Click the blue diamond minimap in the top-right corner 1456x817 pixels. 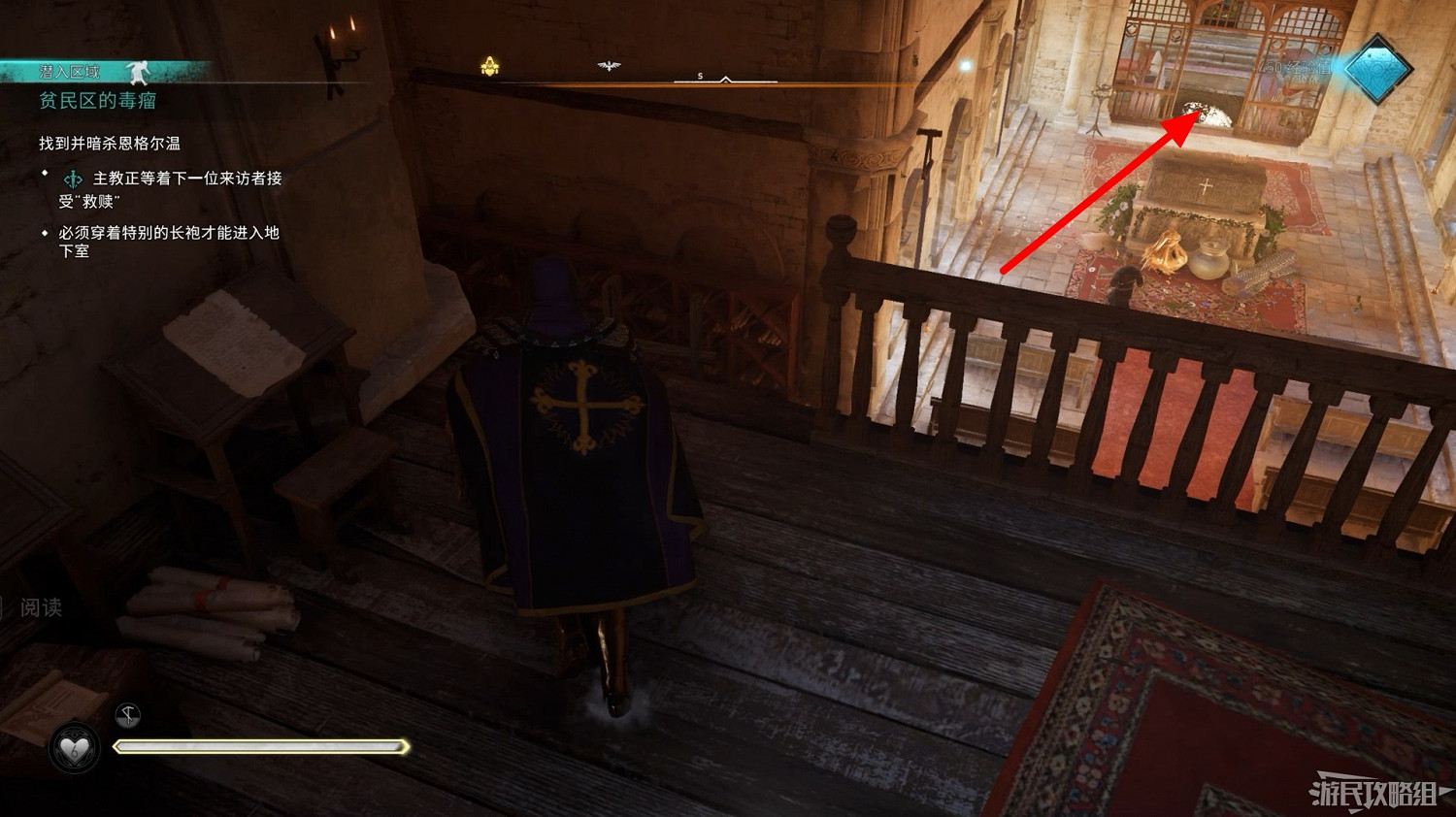click(1378, 72)
